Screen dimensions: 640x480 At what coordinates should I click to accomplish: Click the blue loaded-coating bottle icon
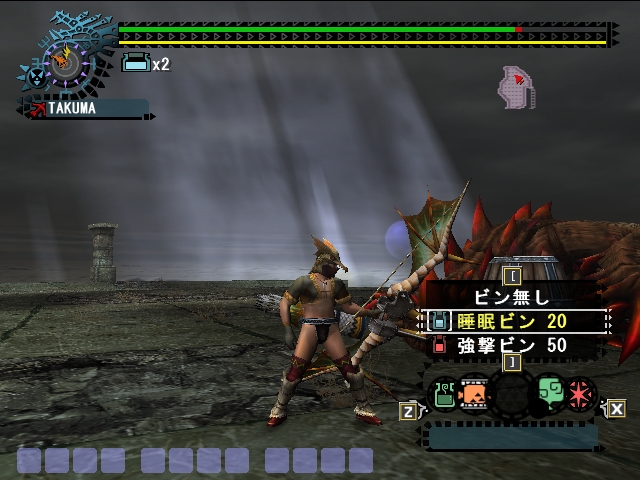tap(135, 64)
